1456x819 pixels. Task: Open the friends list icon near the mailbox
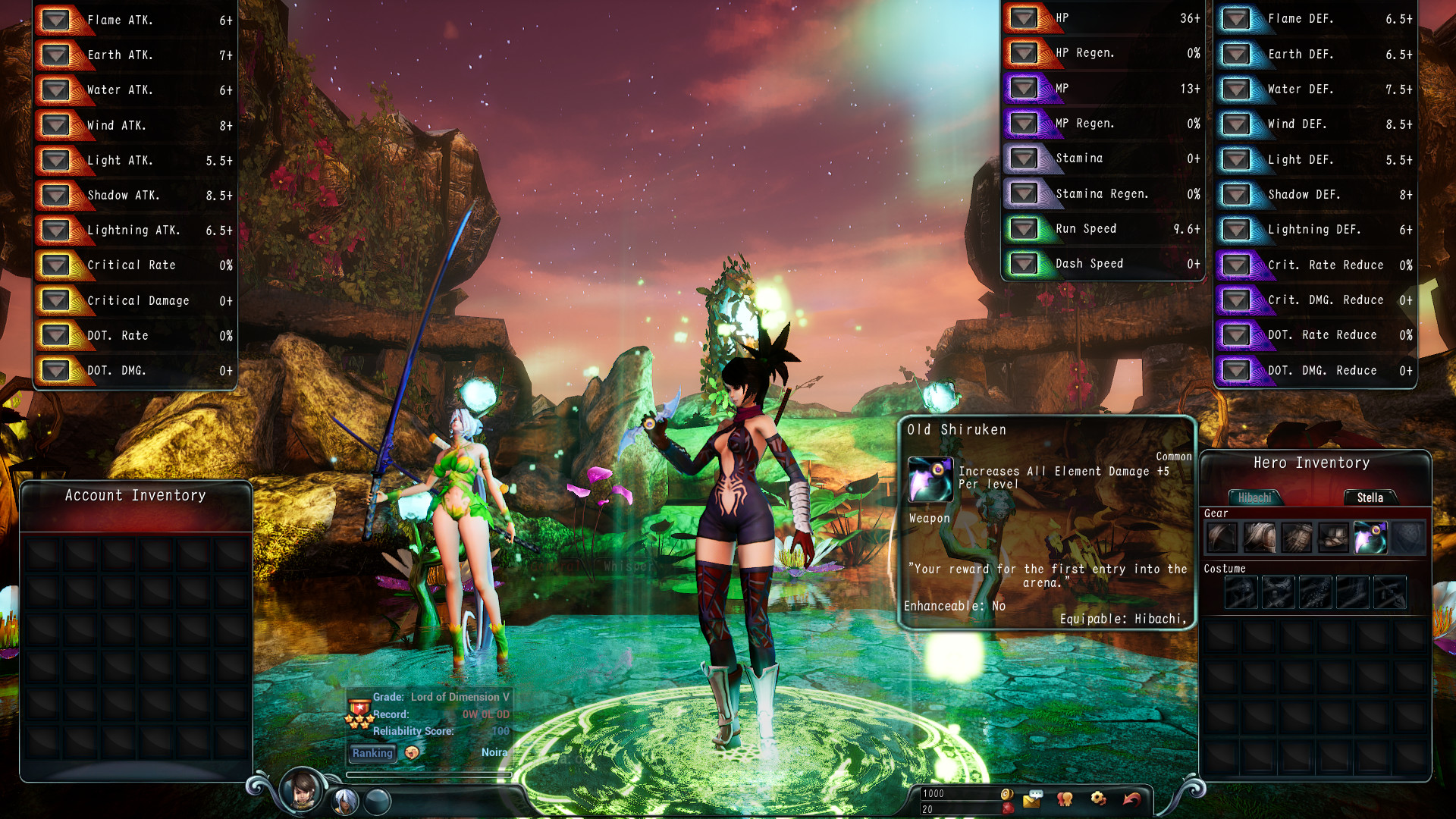(1065, 799)
